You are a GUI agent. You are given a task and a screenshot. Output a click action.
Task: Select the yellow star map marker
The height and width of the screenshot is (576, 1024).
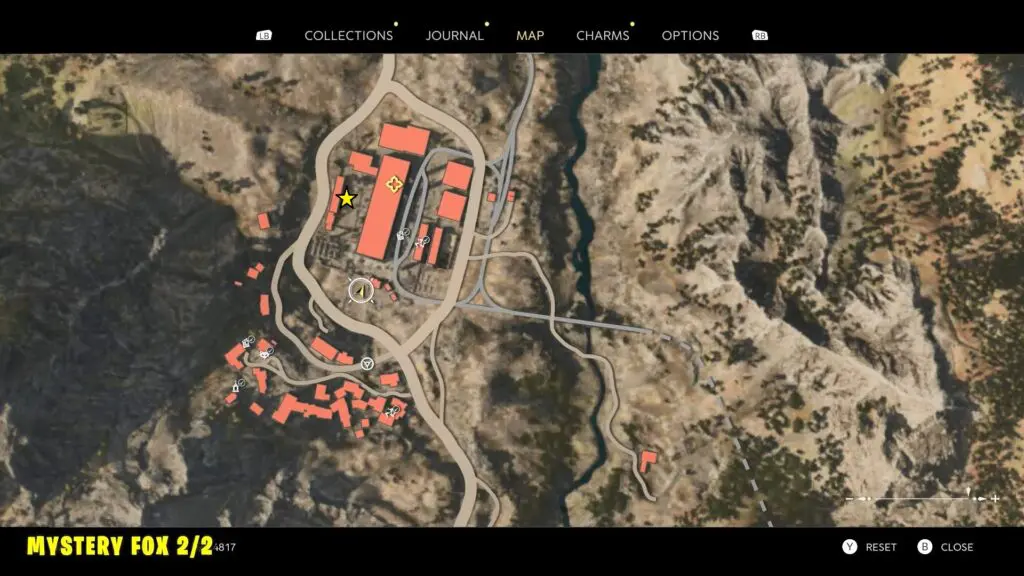point(346,198)
